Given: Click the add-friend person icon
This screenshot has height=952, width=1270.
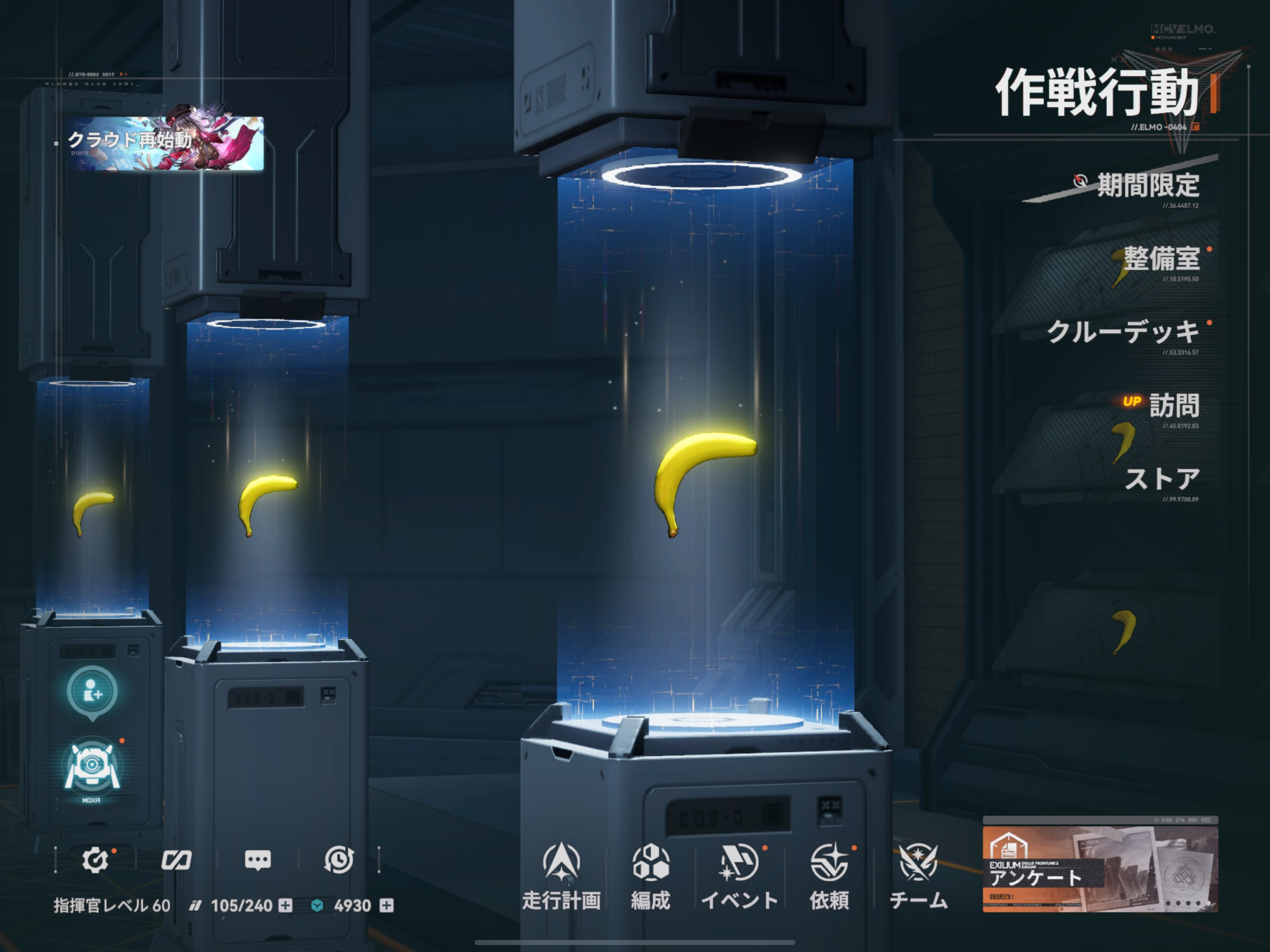Looking at the screenshot, I should 92,692.
